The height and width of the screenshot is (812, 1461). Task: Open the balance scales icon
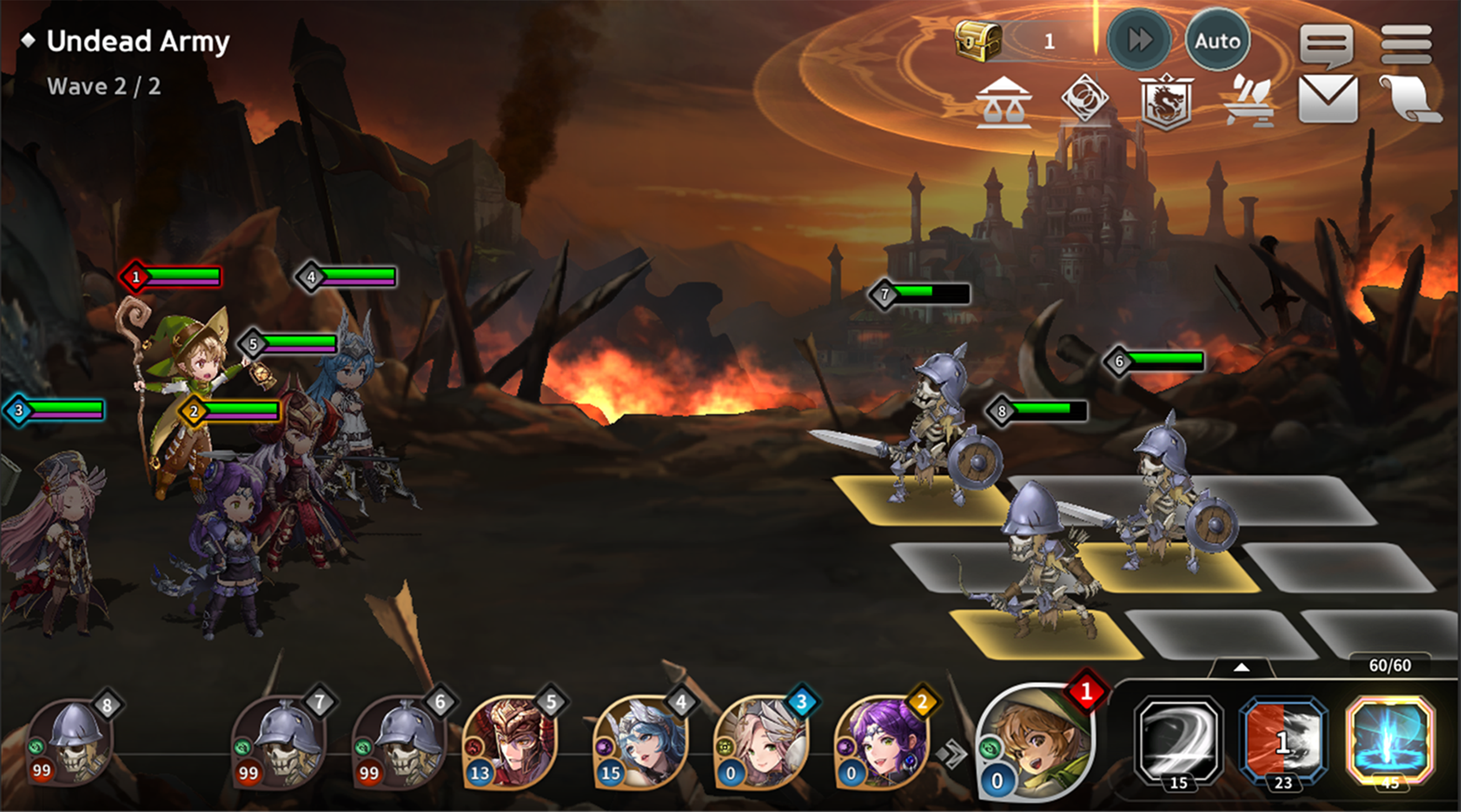1003,102
